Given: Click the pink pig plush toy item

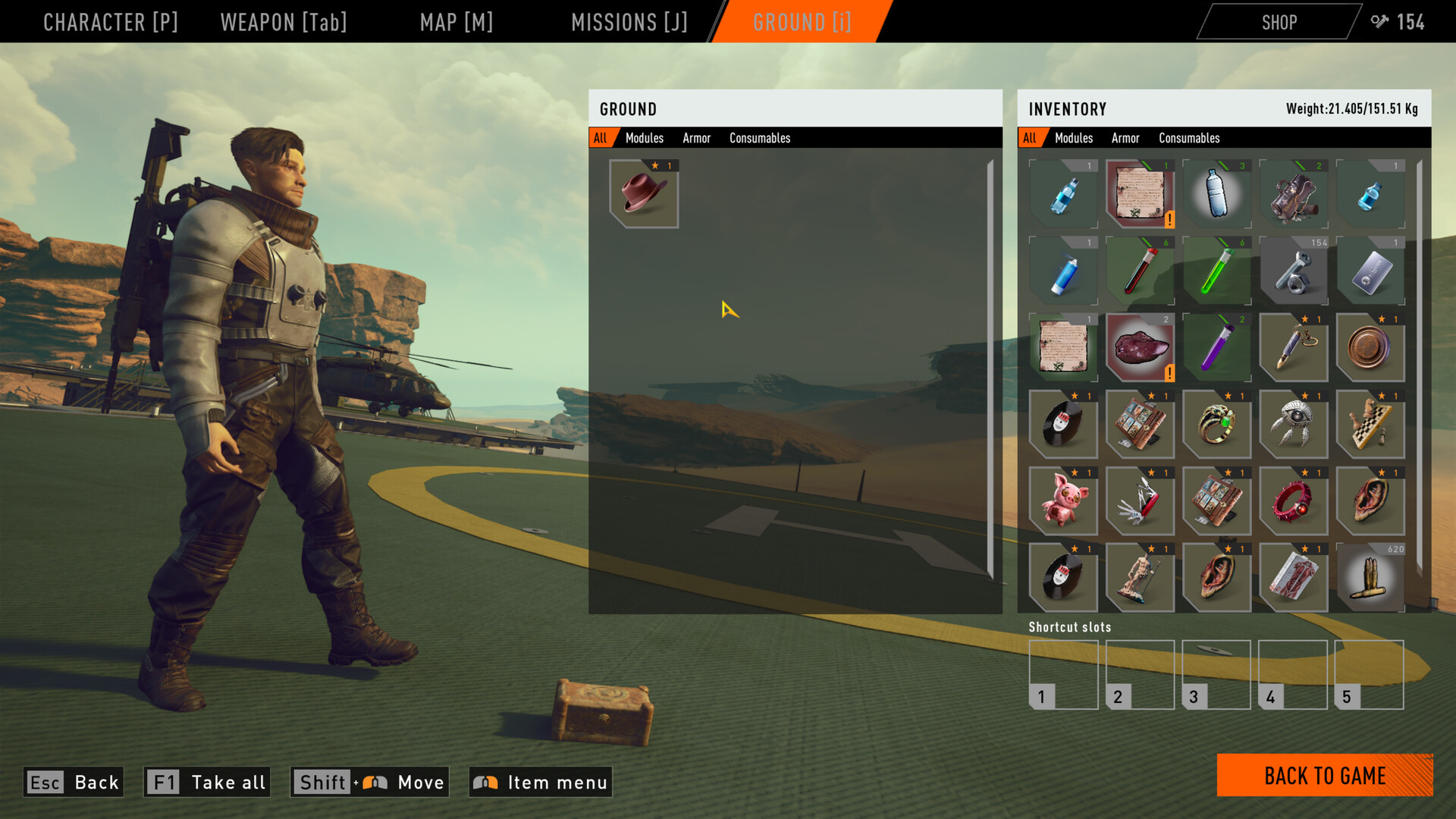Looking at the screenshot, I should (1063, 501).
